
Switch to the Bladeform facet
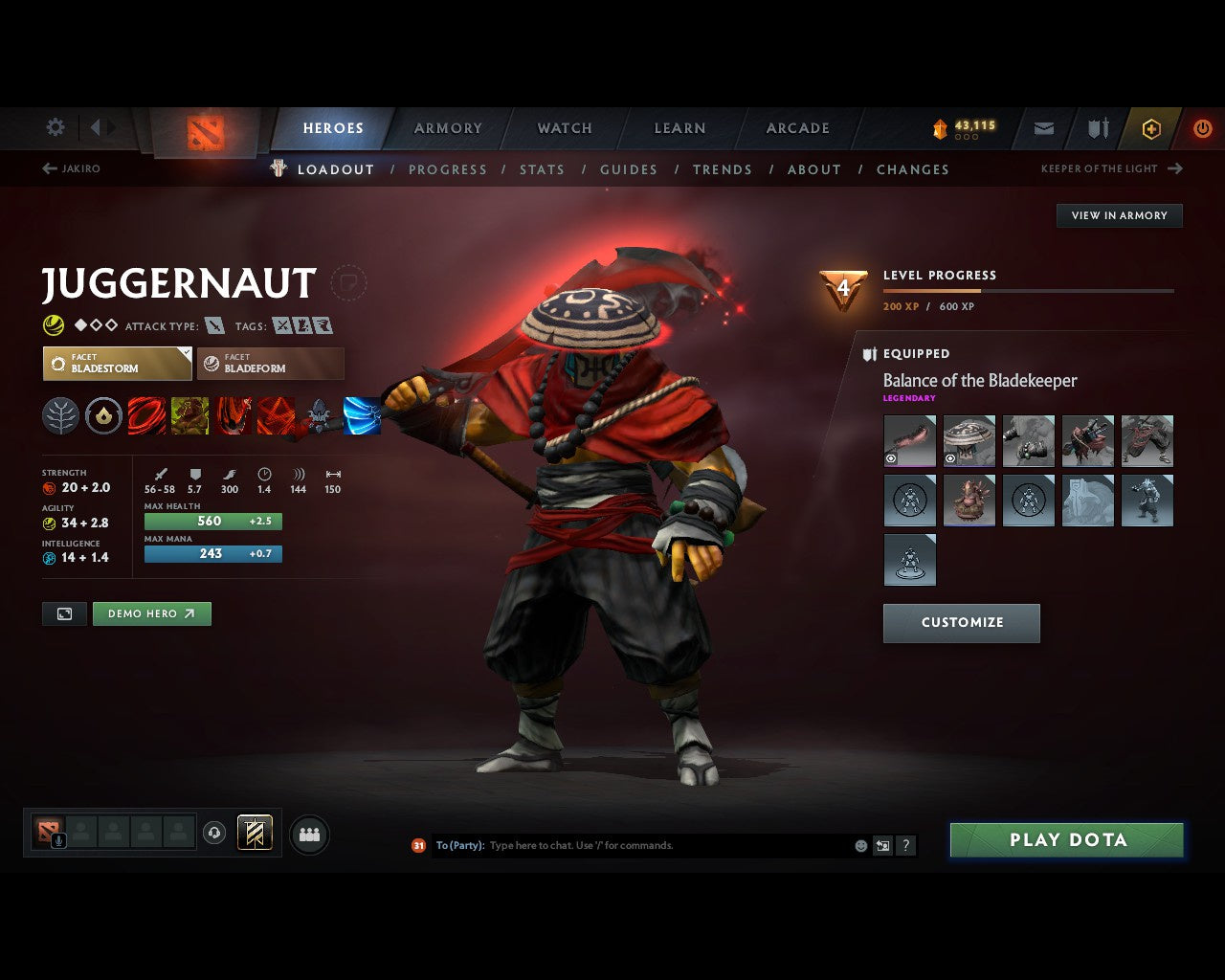click(270, 363)
